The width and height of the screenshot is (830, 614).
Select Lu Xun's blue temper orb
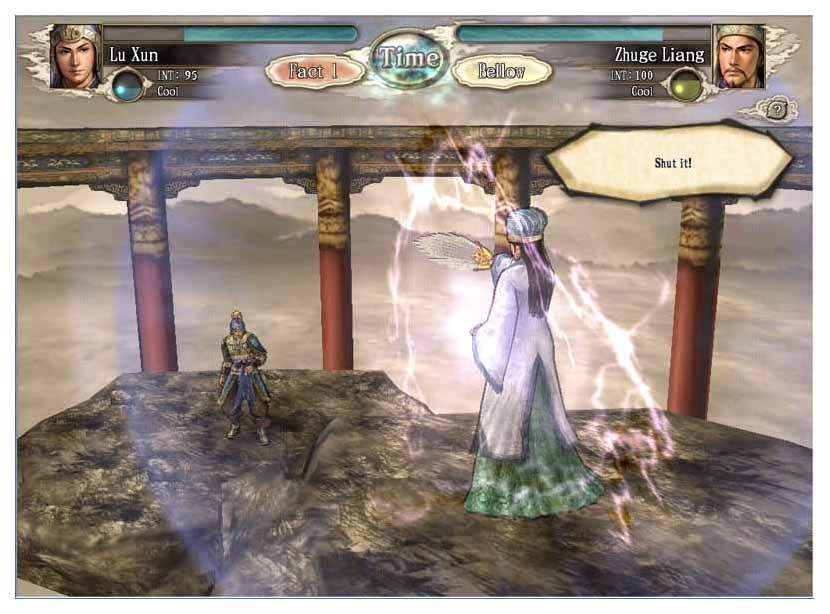(x=127, y=85)
